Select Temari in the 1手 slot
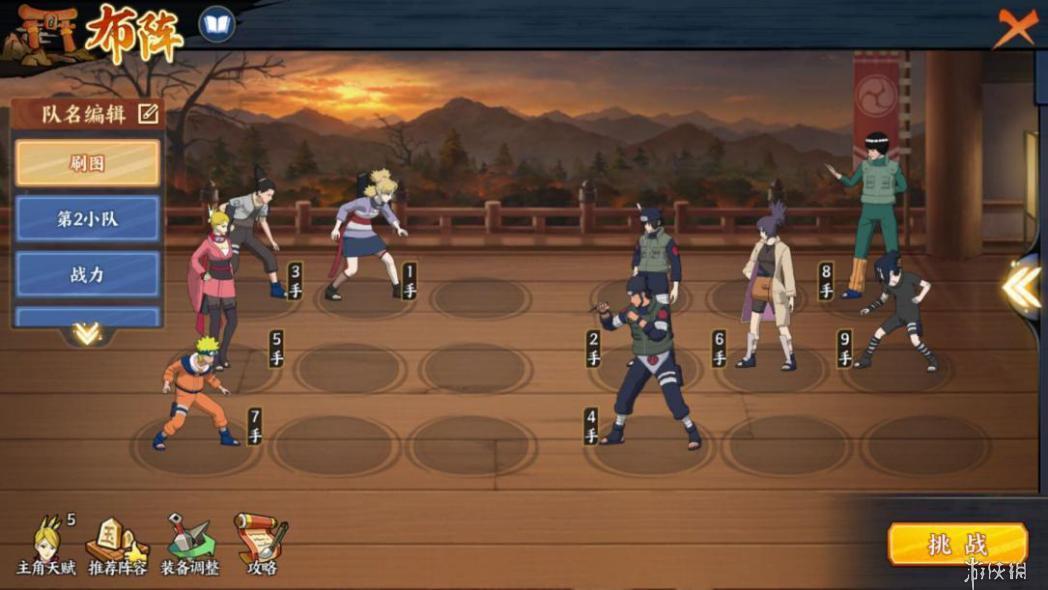This screenshot has height=590, width=1048. click(x=368, y=235)
